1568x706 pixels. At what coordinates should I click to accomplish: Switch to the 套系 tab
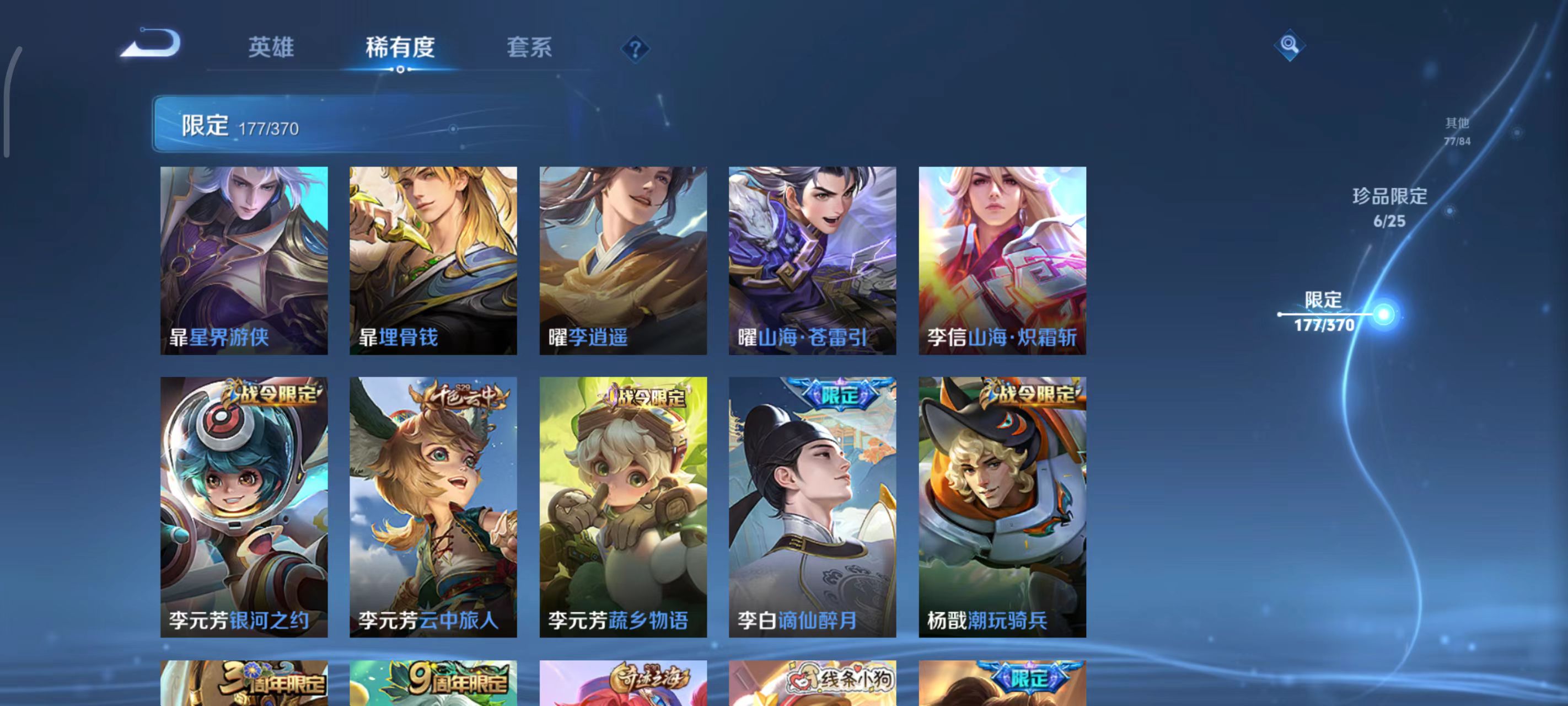[528, 48]
